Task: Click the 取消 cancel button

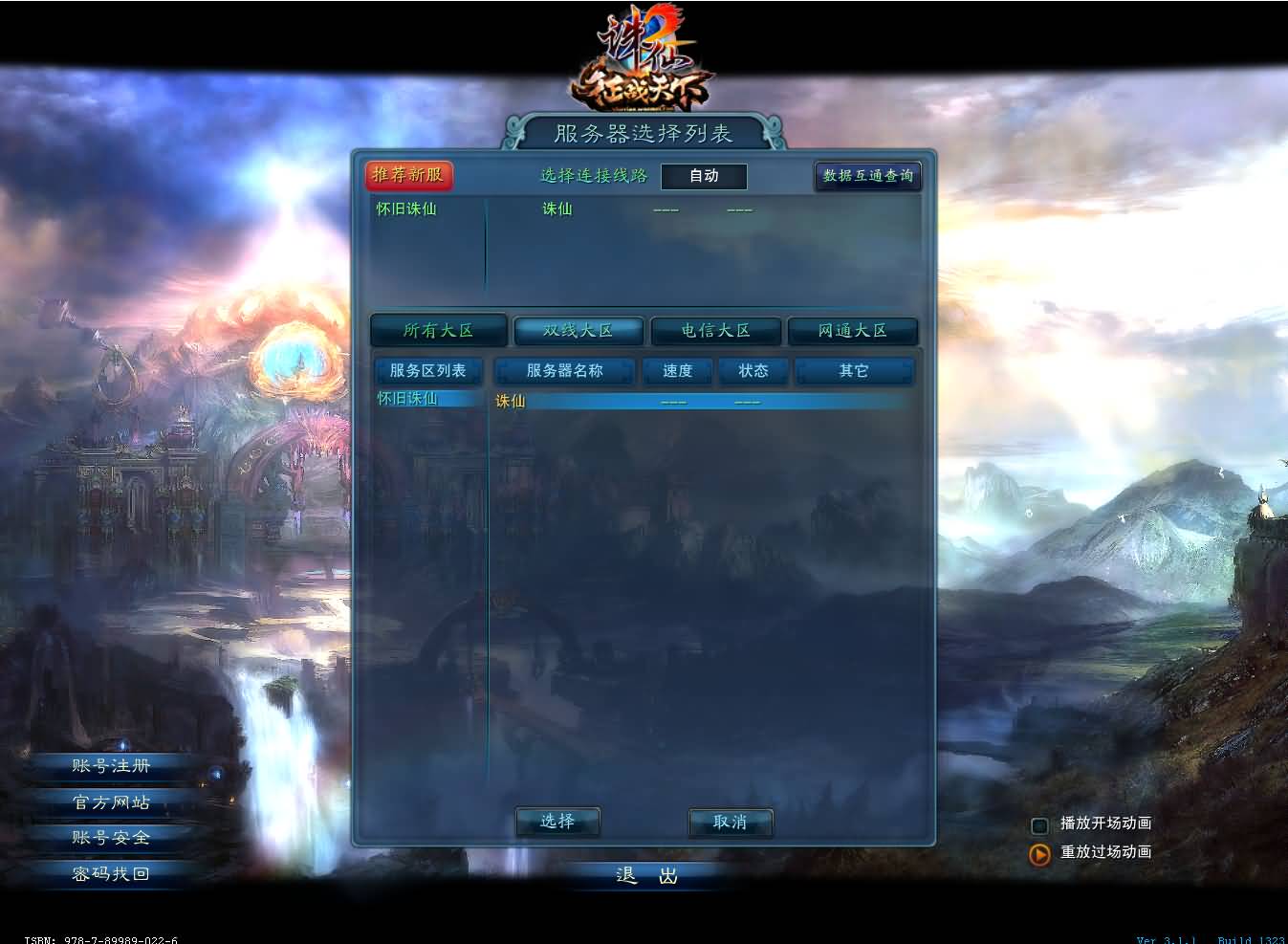Action: 731,822
